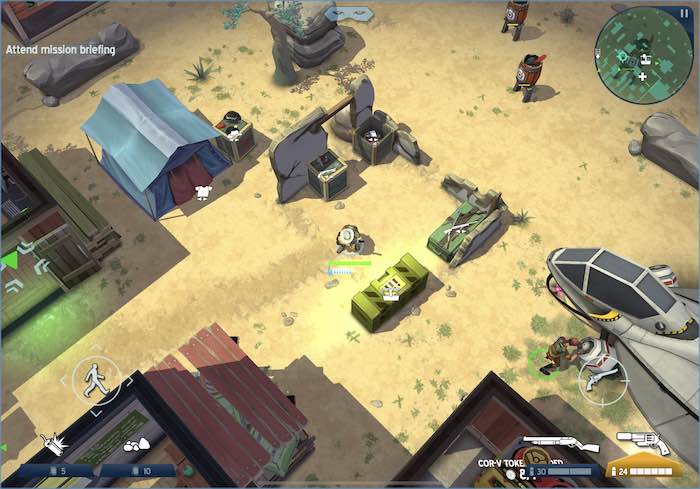
Task: Expand the top-center hexagonal dropdown tab
Action: pos(350,13)
